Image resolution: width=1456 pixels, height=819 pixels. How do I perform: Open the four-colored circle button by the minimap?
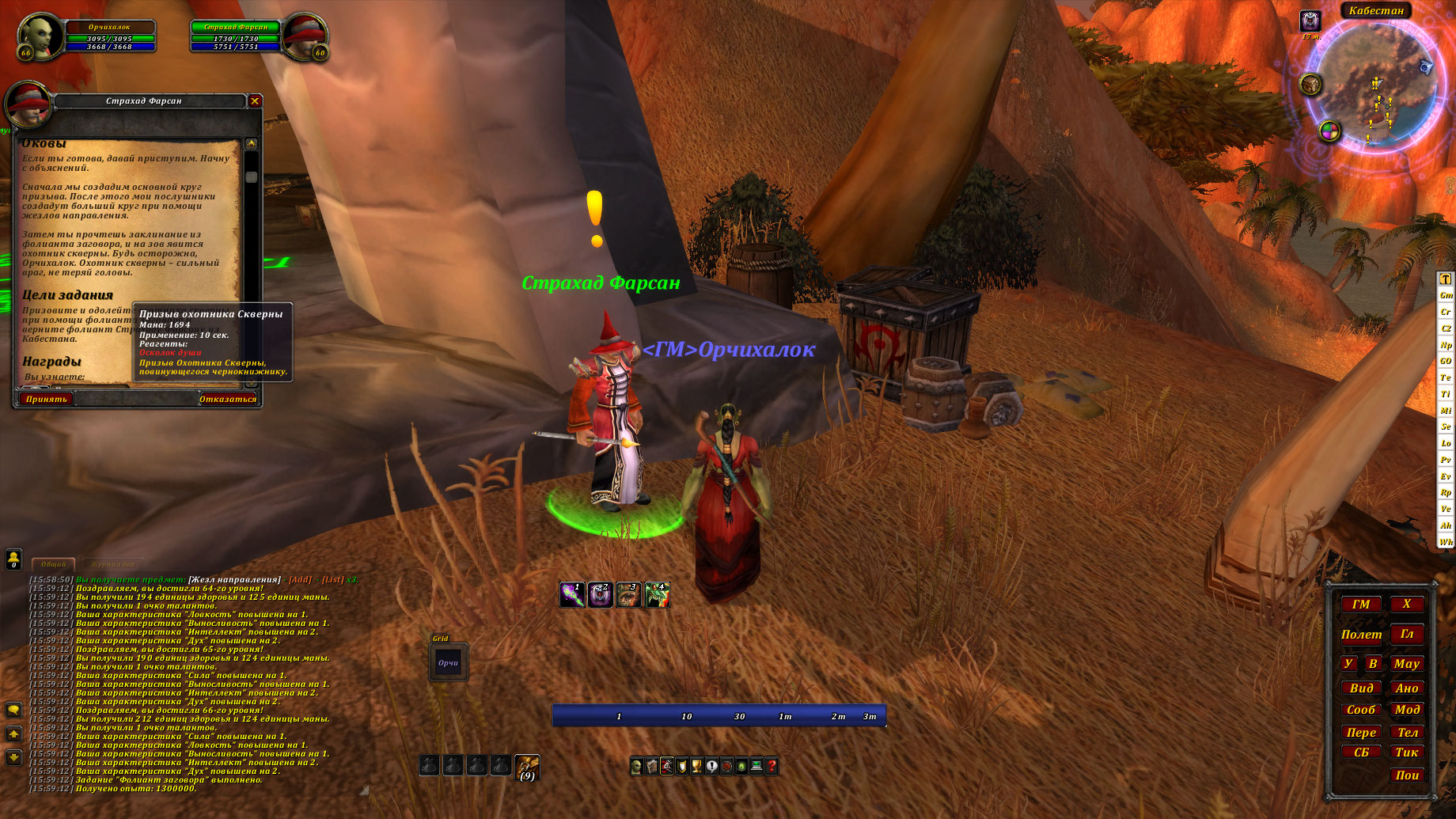pos(1329,131)
